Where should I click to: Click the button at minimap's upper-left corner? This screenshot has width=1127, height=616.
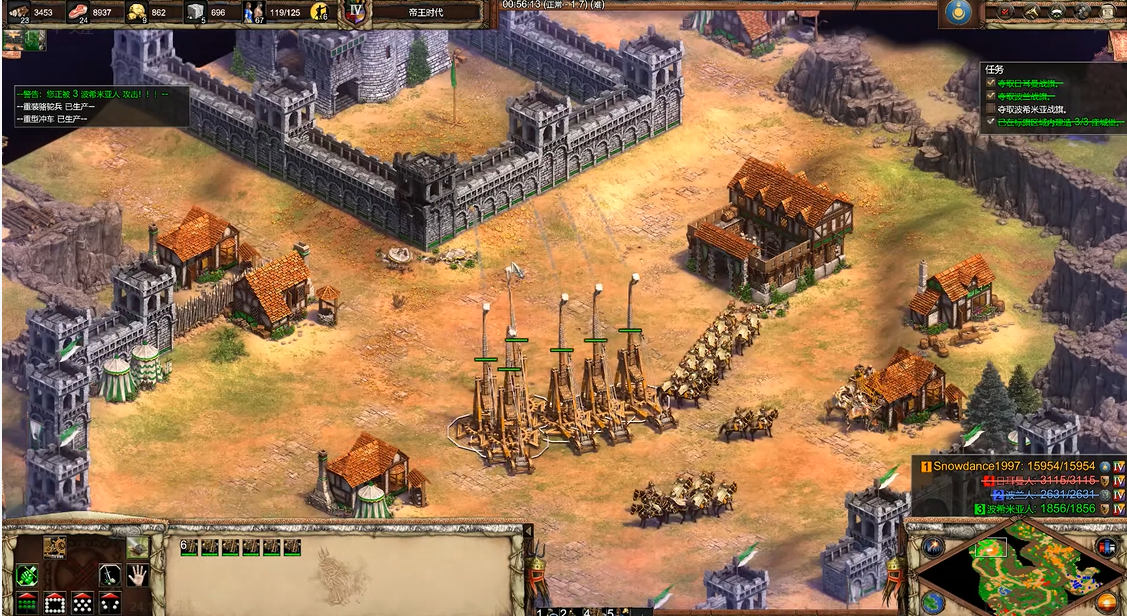coord(934,546)
